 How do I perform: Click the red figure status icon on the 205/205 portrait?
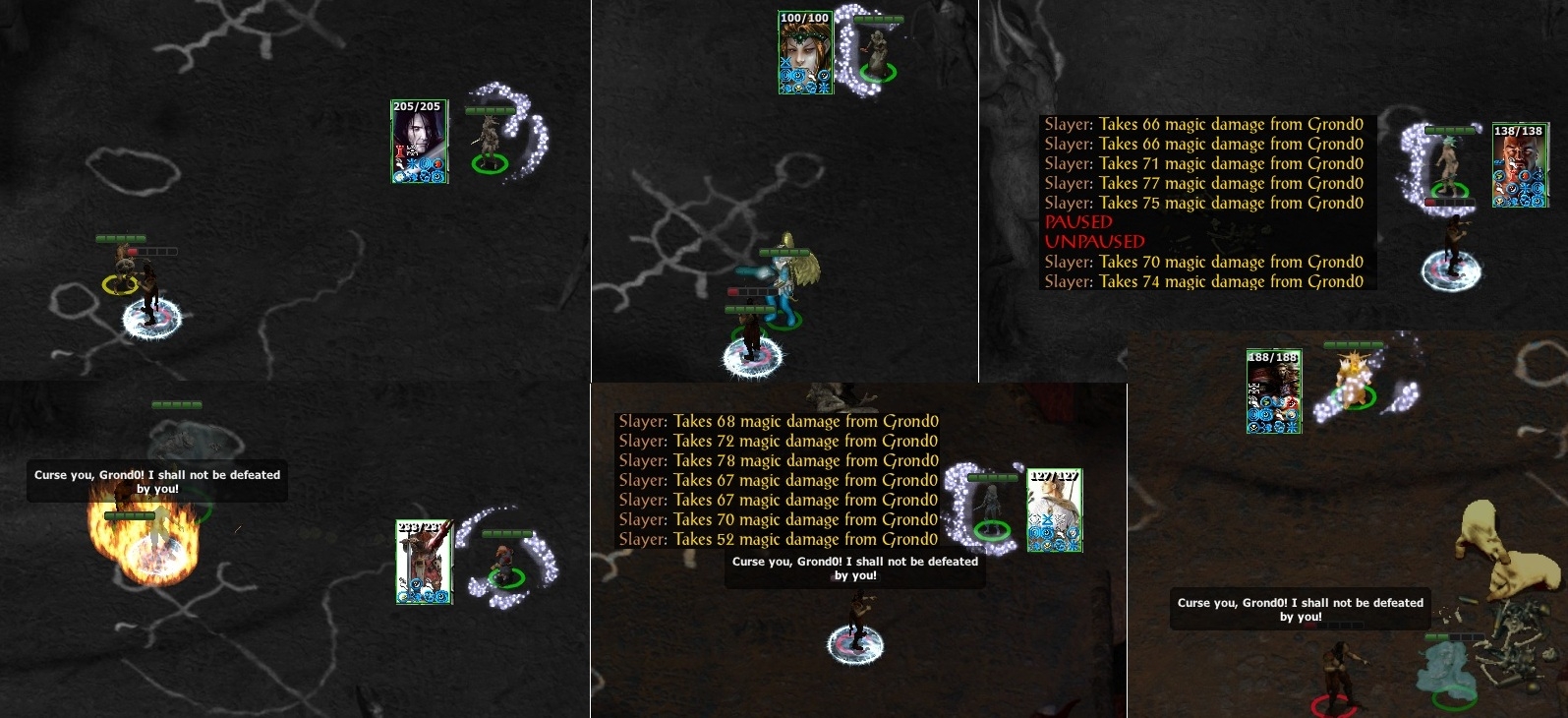[399, 150]
